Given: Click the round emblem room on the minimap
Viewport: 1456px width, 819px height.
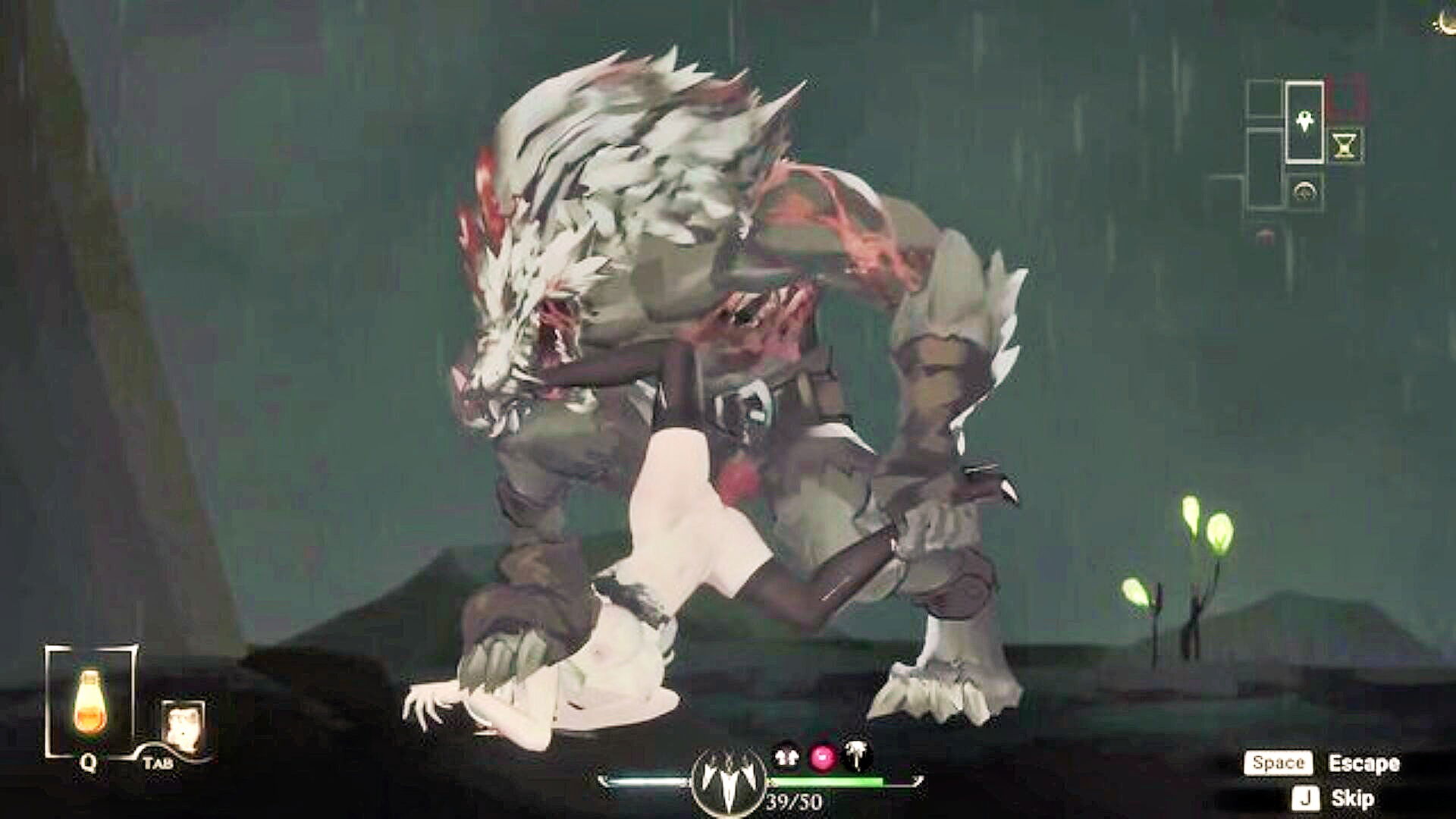Looking at the screenshot, I should pos(1305,192).
